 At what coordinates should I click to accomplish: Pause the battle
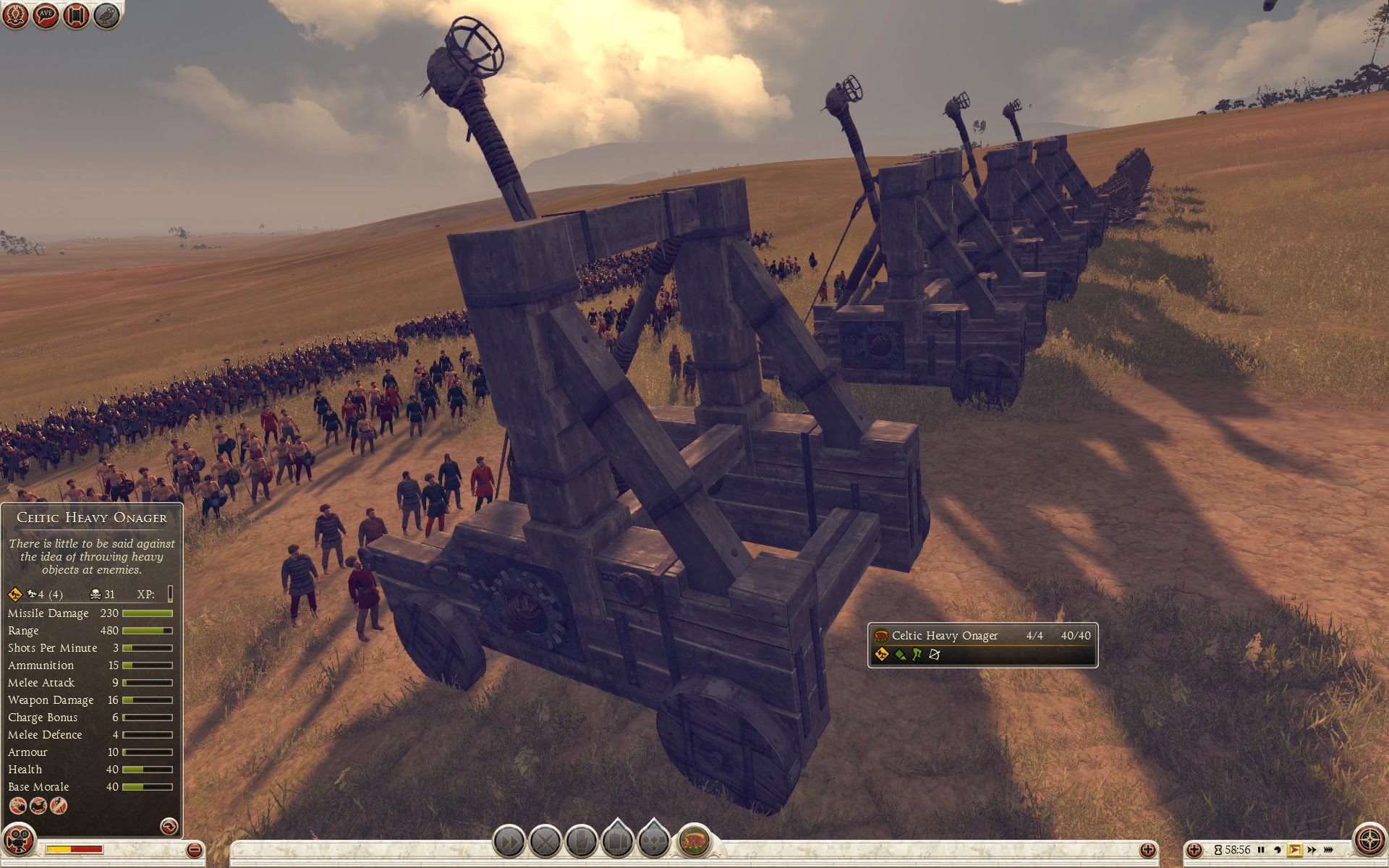tap(1261, 850)
